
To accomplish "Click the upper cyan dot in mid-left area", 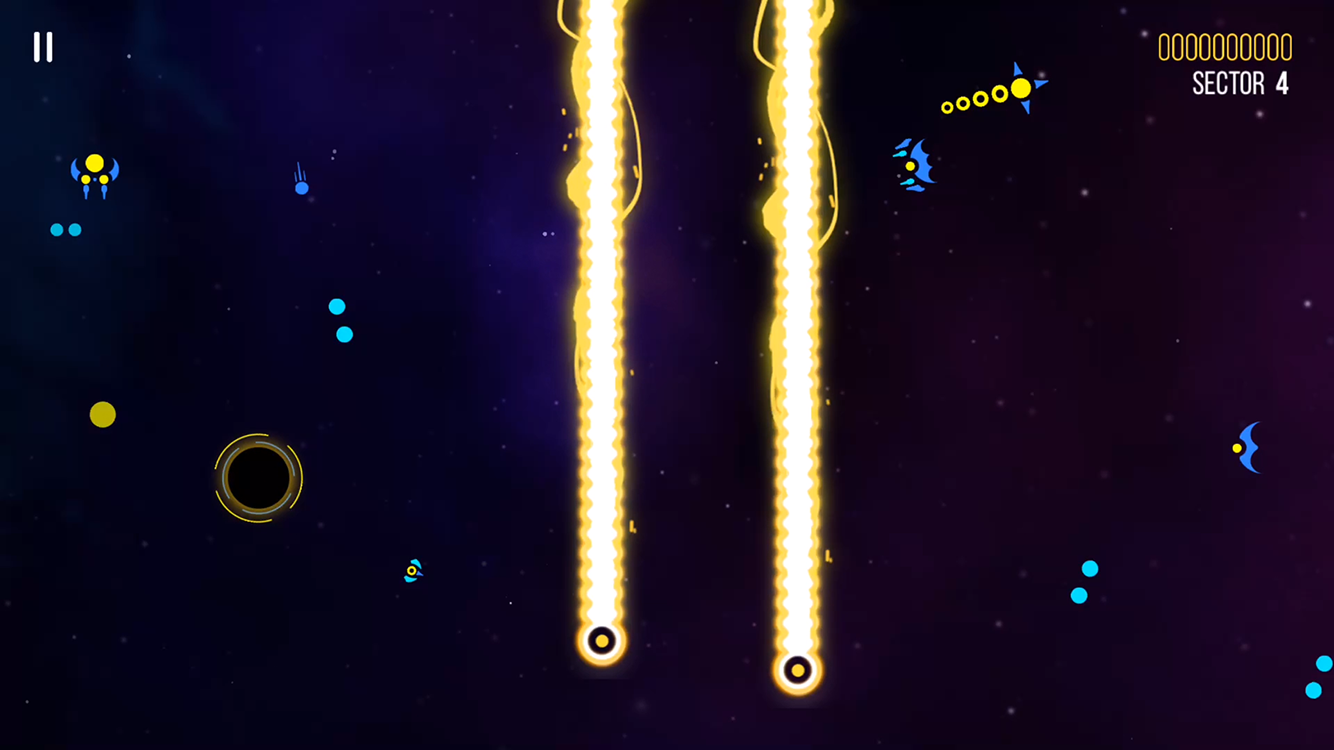I will (x=335, y=307).
